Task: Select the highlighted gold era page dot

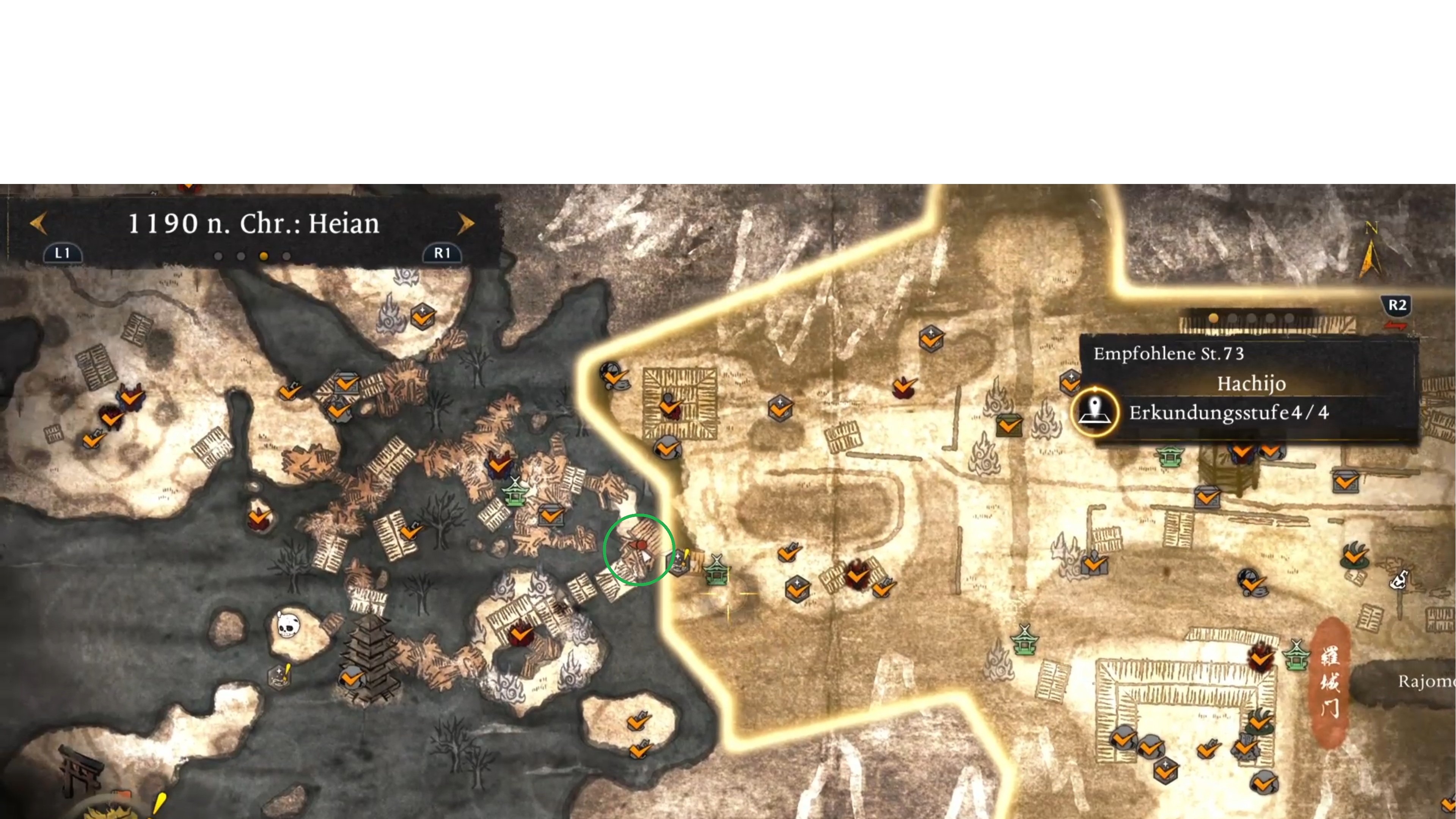Action: pos(263,256)
